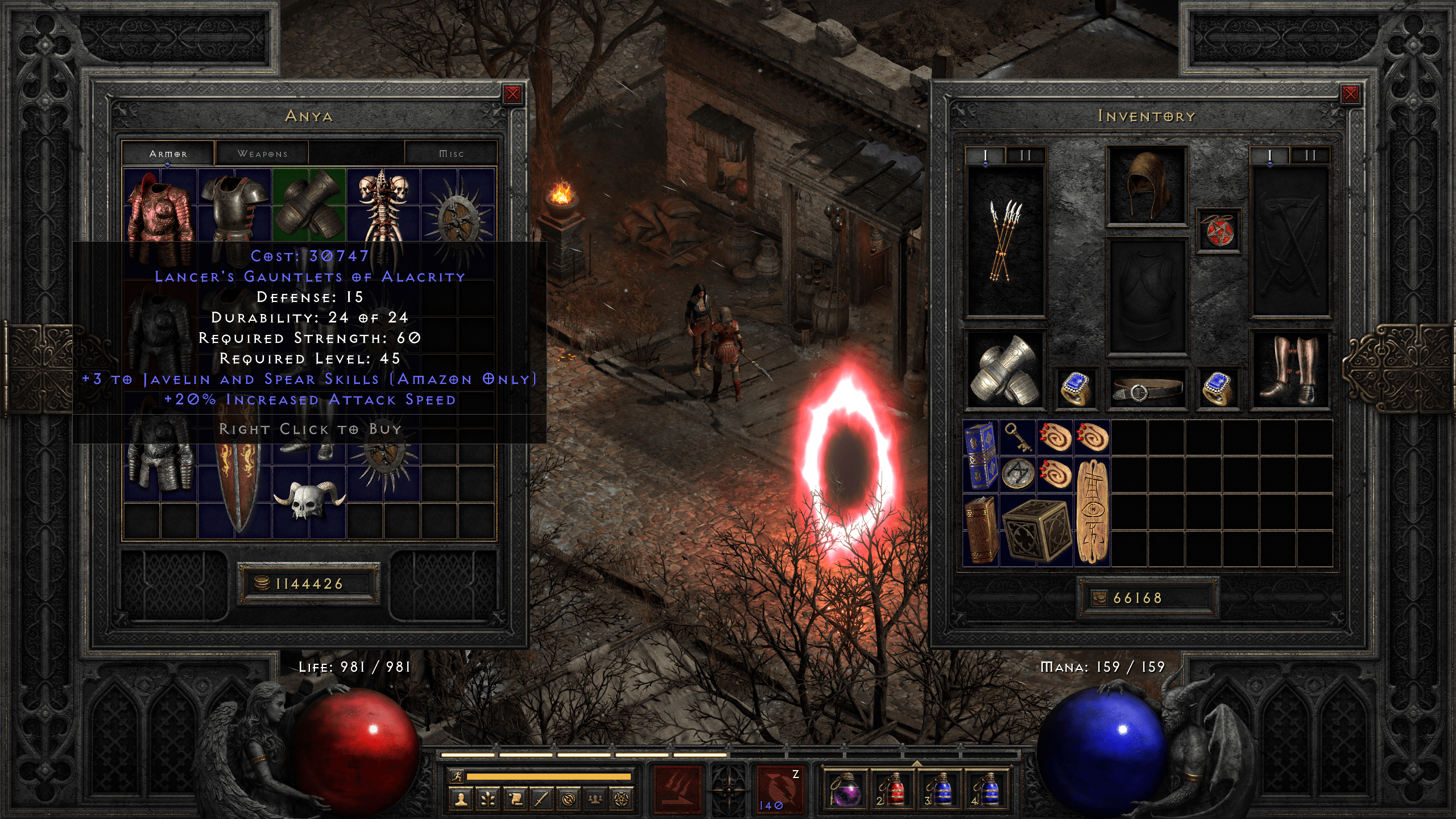Use the red health potion in belt
1456x819 pixels.
click(892, 789)
